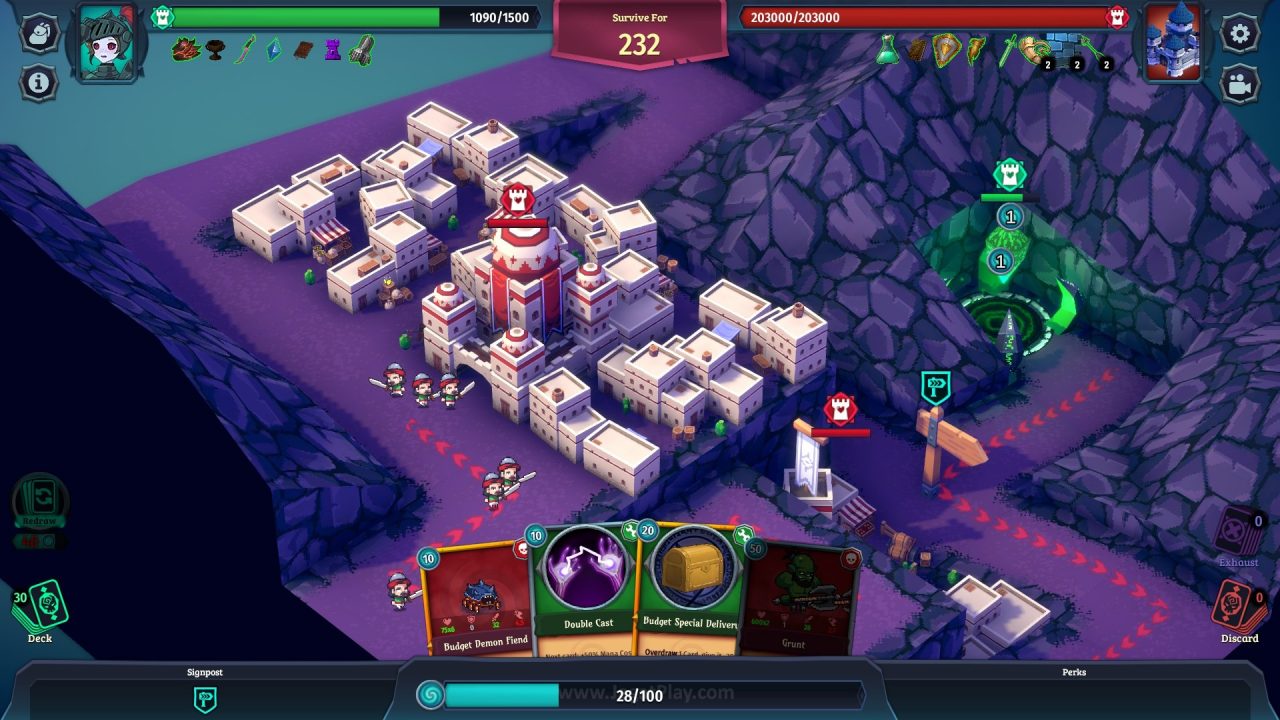This screenshot has height=720, width=1280.
Task: Inspect the green potion enemy perk
Action: pos(886,49)
